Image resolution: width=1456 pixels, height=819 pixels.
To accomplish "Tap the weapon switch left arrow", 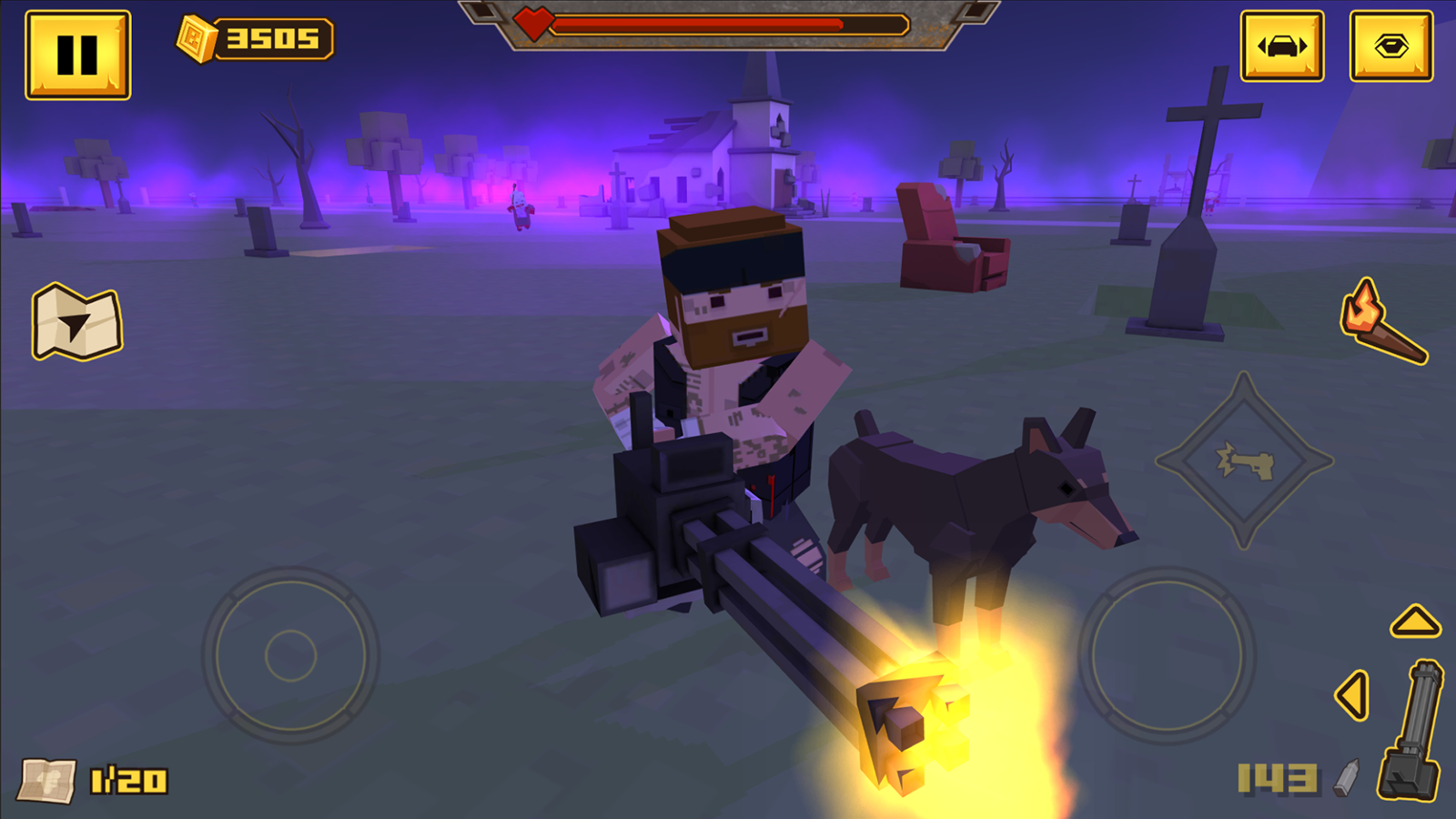I will 1350,695.
